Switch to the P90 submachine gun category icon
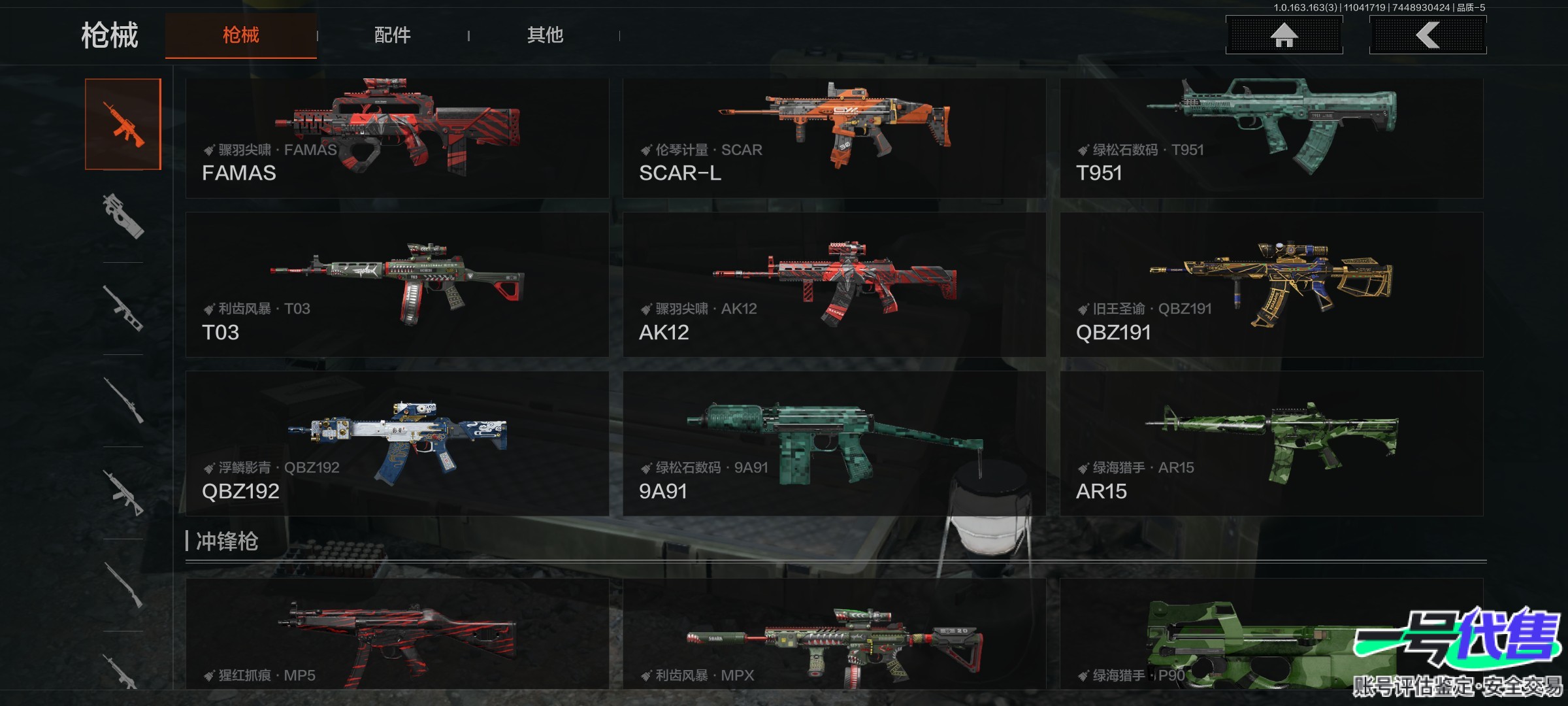This screenshot has height=706, width=1568. [123, 216]
